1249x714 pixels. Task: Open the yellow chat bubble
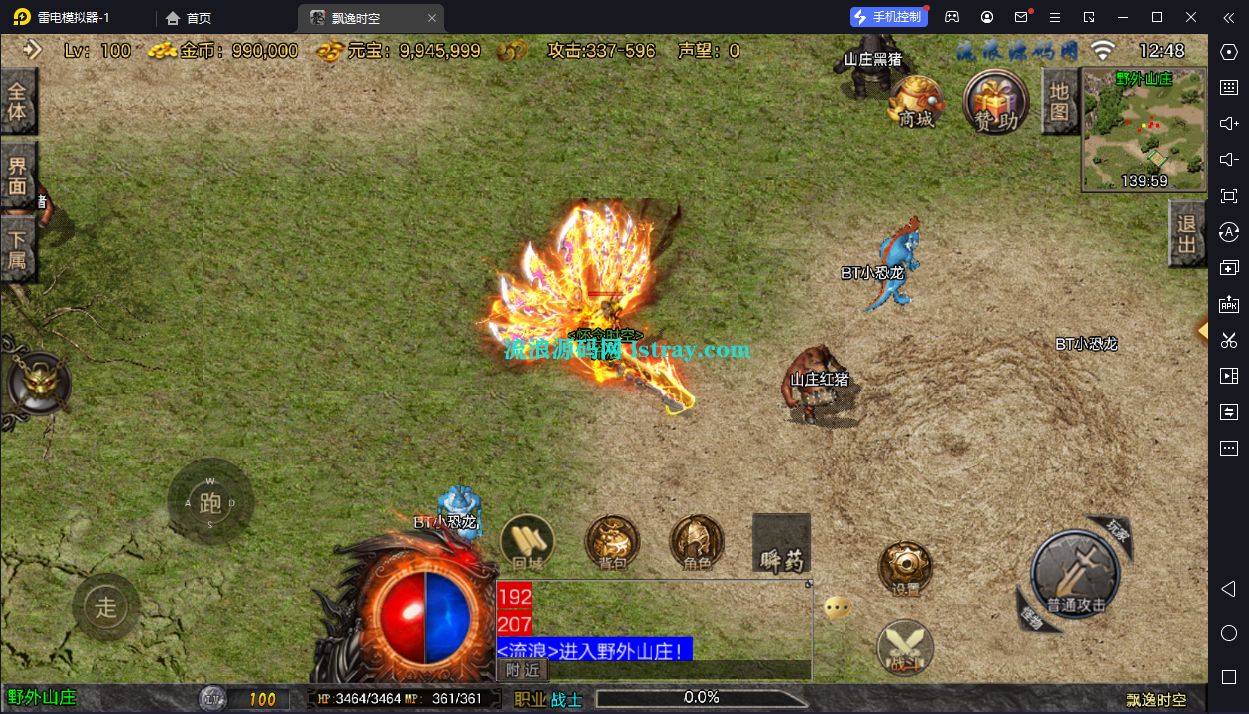point(837,607)
